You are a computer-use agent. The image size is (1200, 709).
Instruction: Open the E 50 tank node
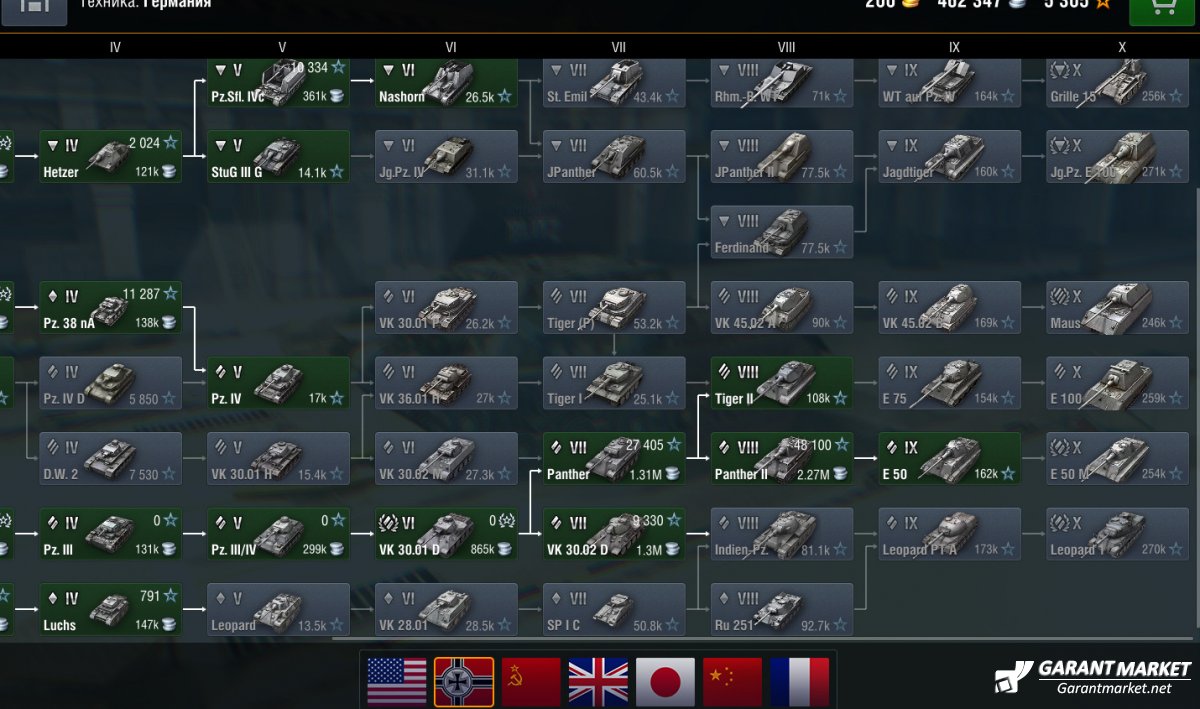coord(950,459)
